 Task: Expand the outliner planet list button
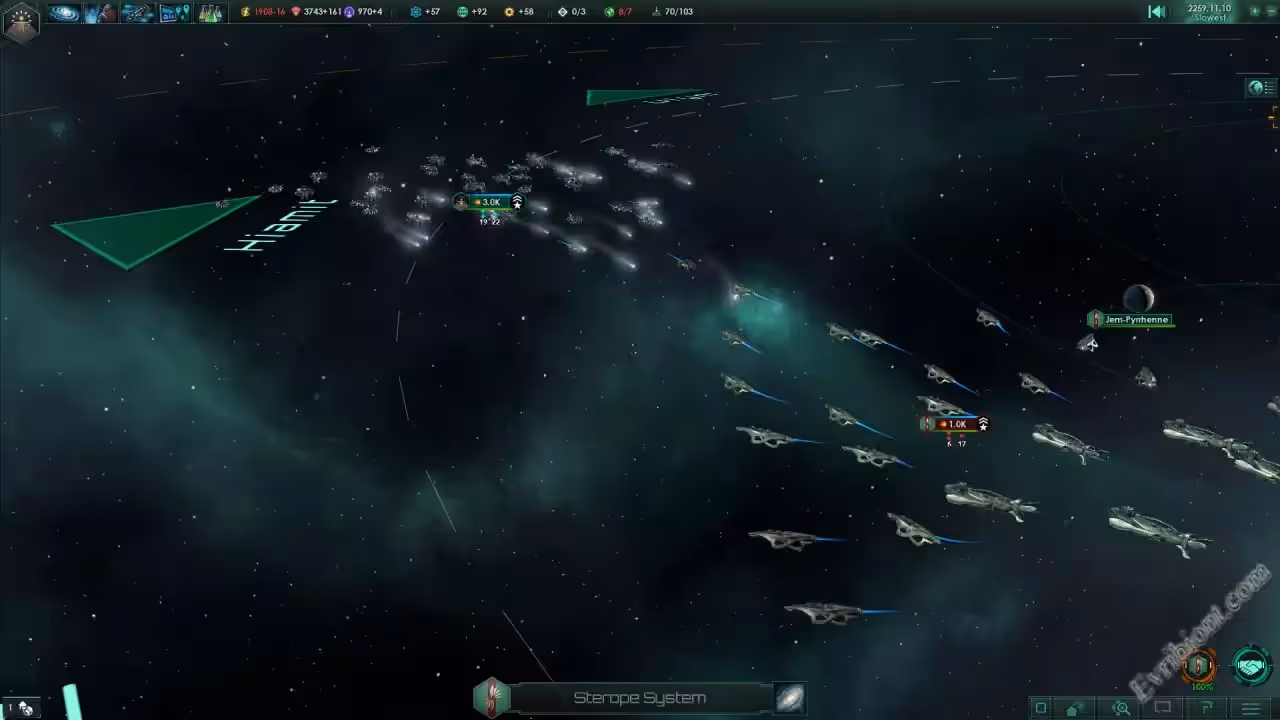pyautogui.click(x=1259, y=88)
